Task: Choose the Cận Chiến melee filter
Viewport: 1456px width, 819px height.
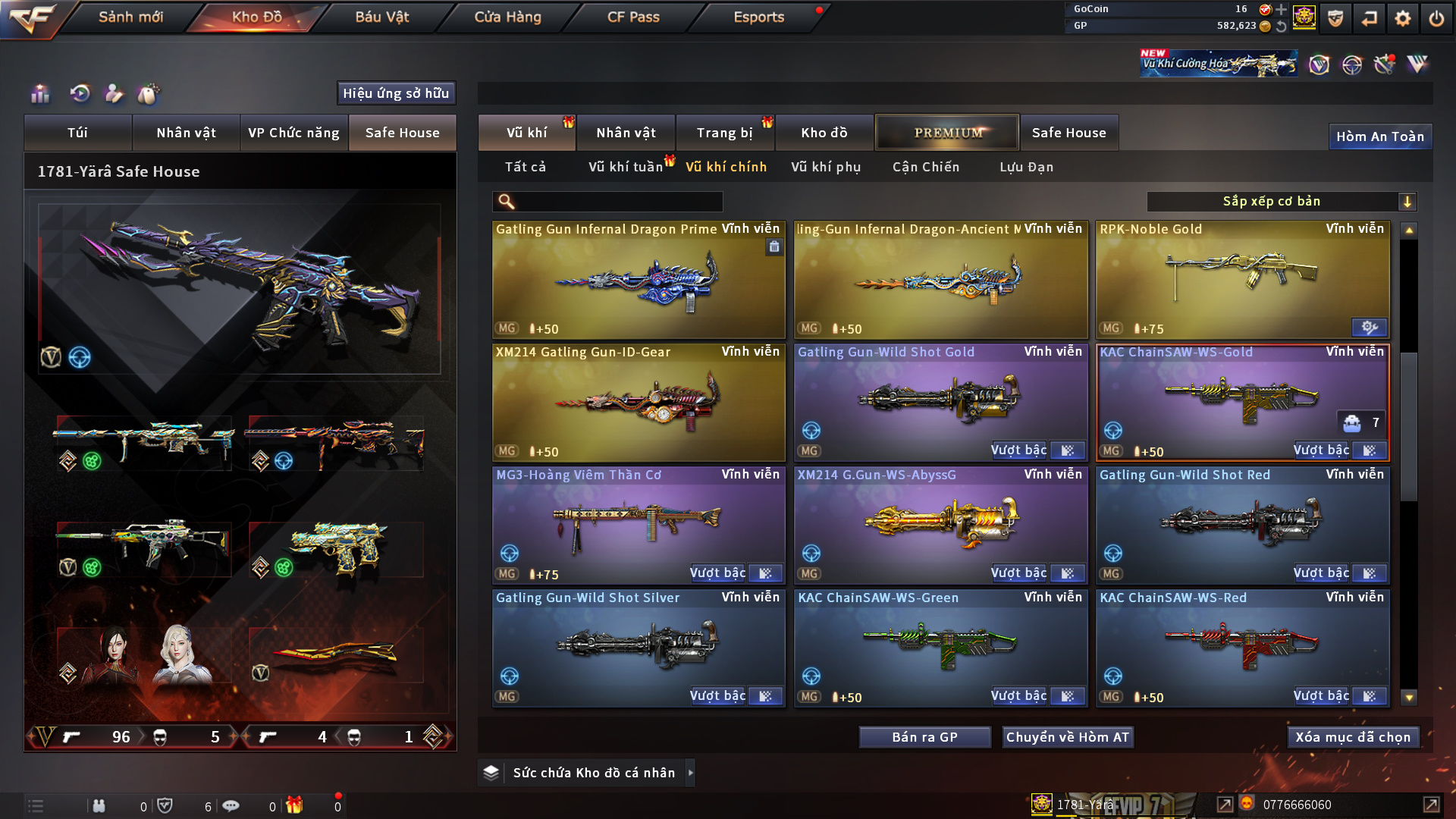Action: pyautogui.click(x=925, y=167)
